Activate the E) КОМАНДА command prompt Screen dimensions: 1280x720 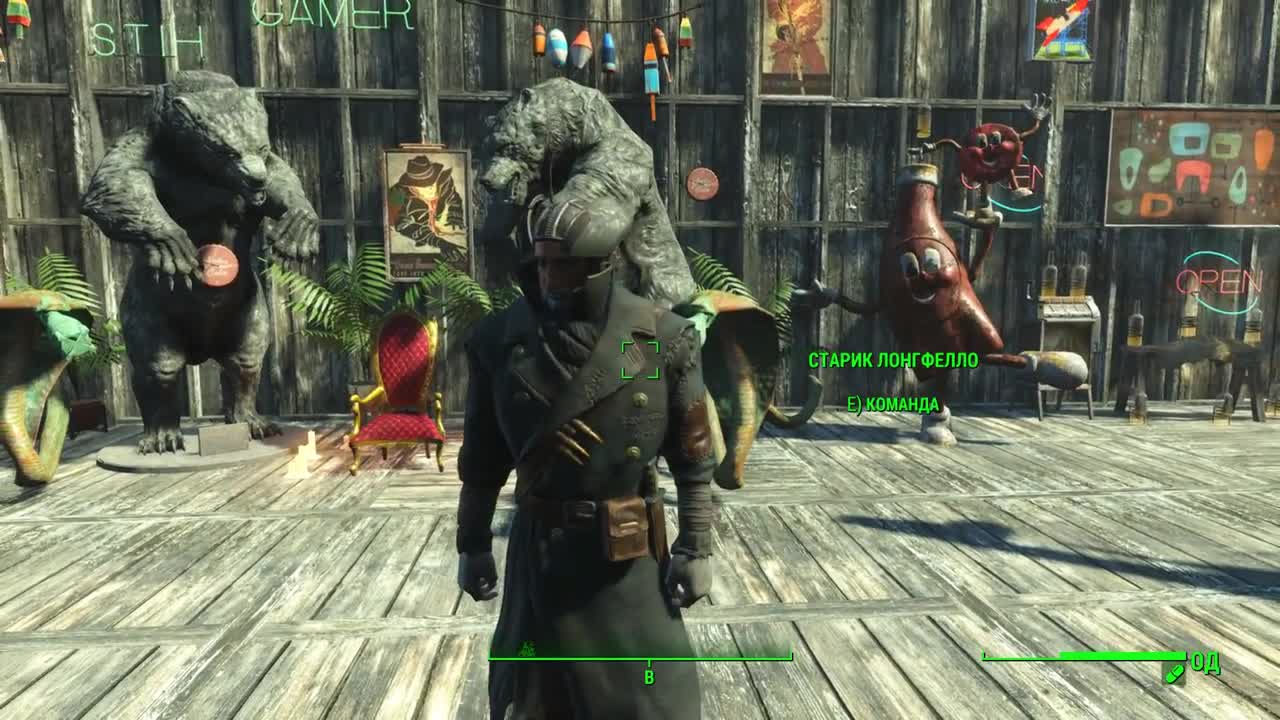click(x=890, y=406)
